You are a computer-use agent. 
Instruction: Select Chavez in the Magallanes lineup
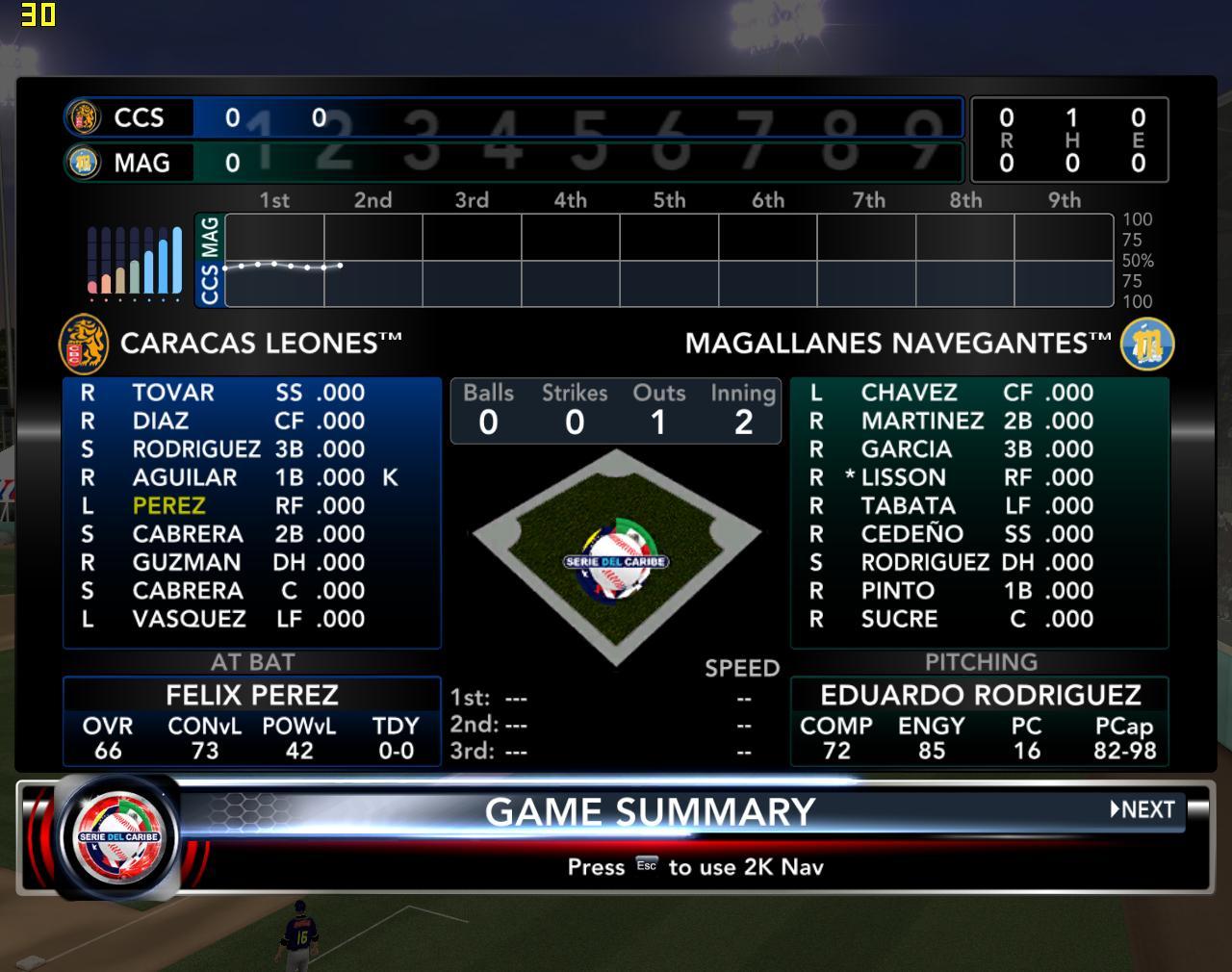(909, 393)
